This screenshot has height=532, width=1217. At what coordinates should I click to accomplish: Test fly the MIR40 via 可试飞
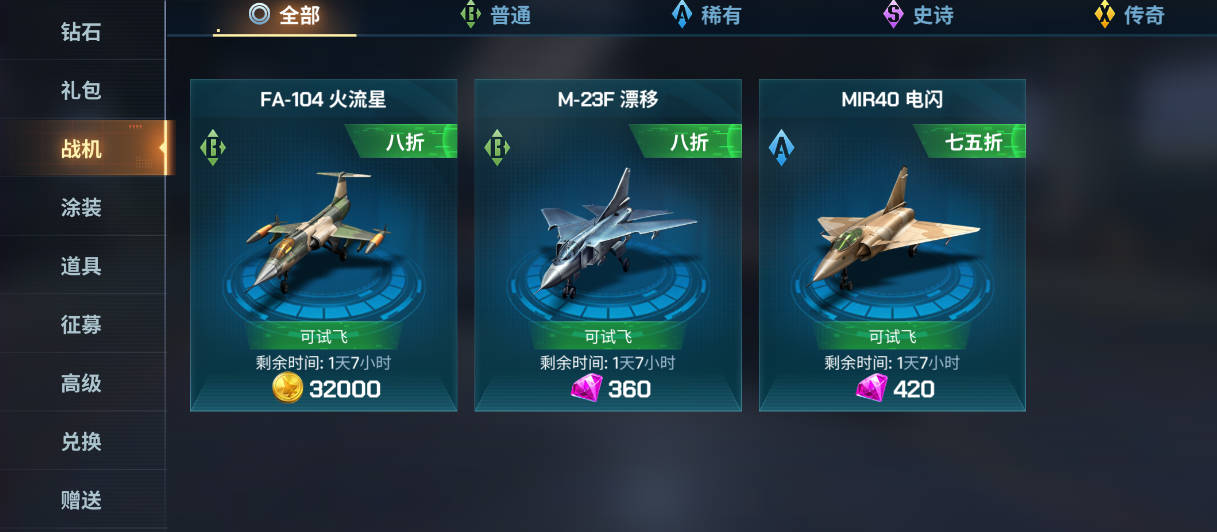pyautogui.click(x=892, y=337)
